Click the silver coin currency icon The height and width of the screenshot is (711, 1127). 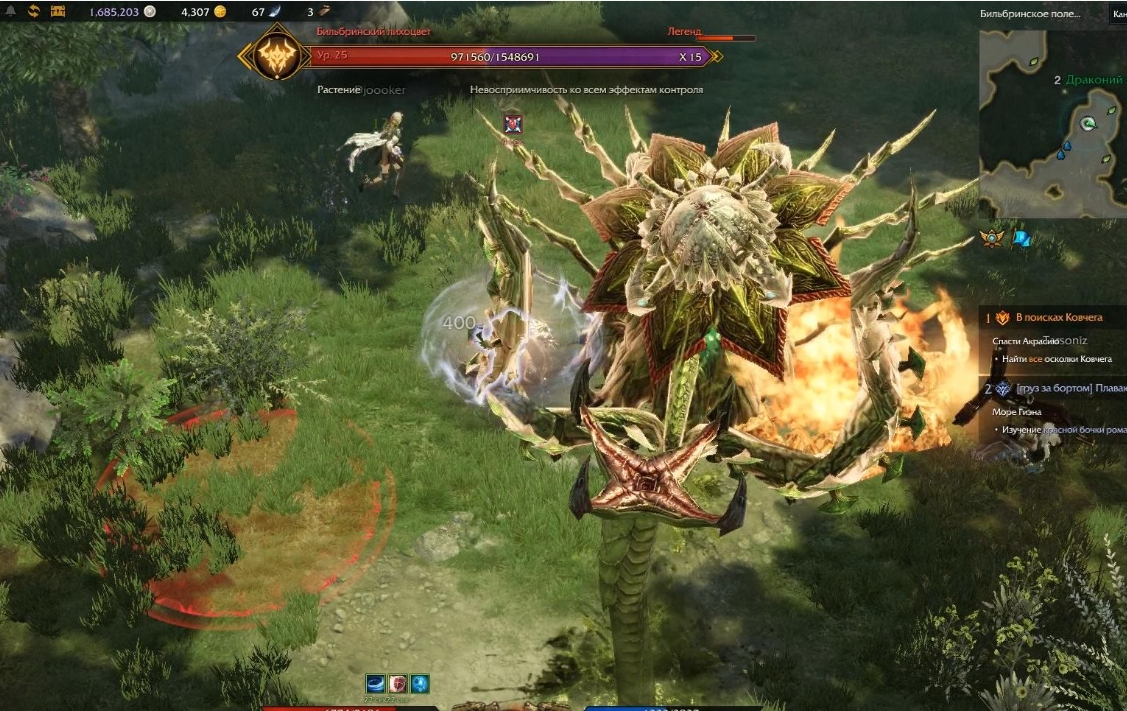click(x=150, y=12)
